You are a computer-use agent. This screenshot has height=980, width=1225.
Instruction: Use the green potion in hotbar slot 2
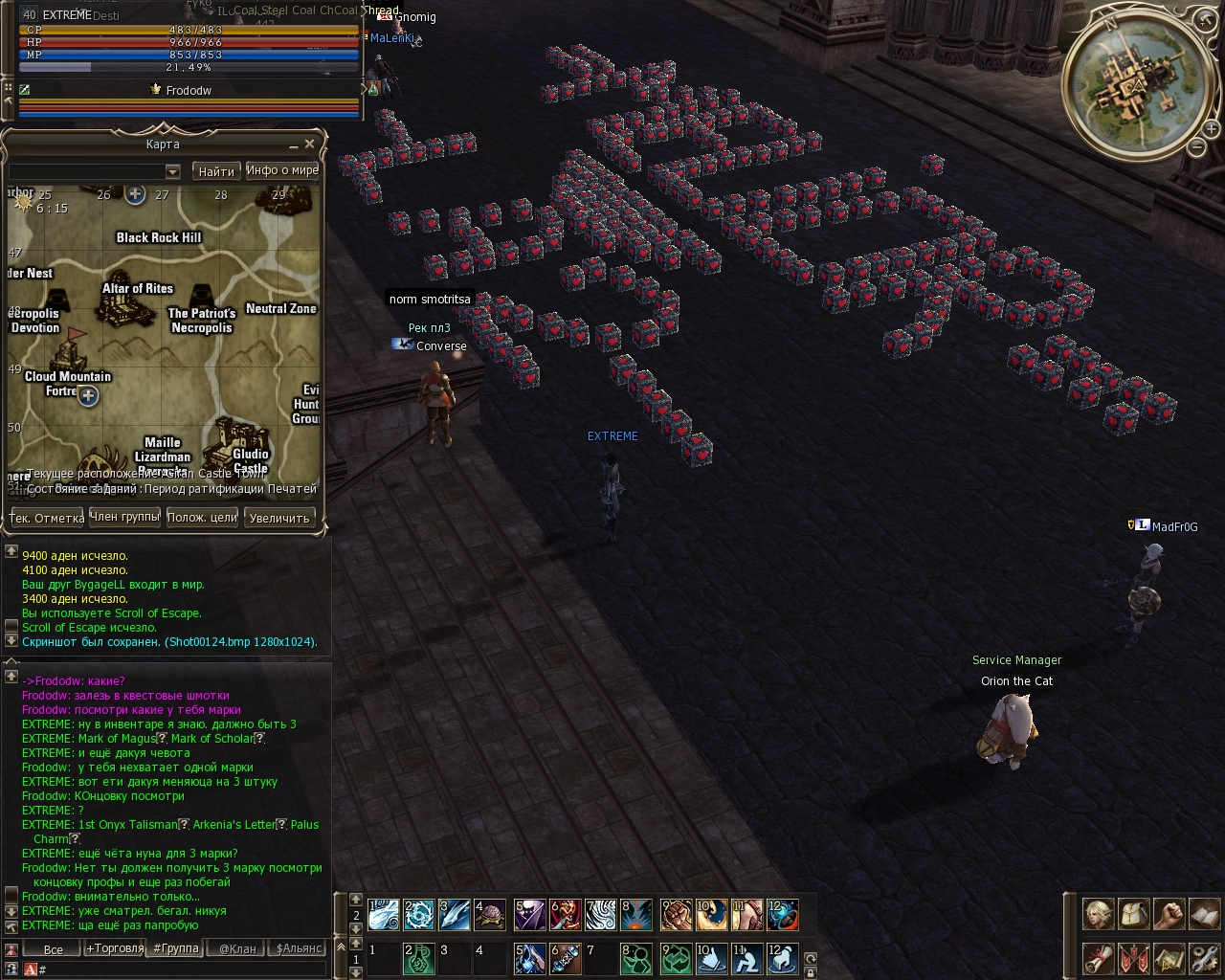(419, 959)
